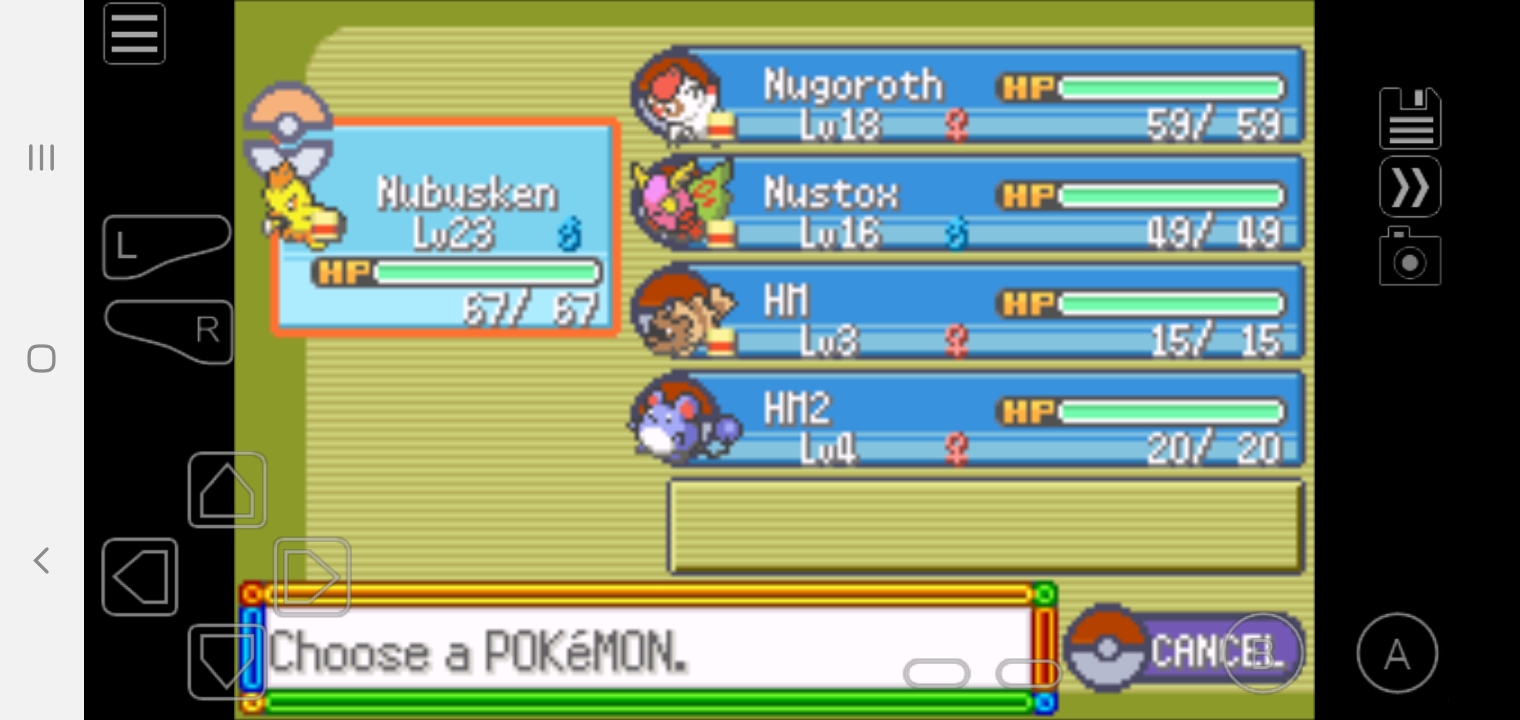
Task: Take a screenshot with the camera icon
Action: click(1410, 257)
